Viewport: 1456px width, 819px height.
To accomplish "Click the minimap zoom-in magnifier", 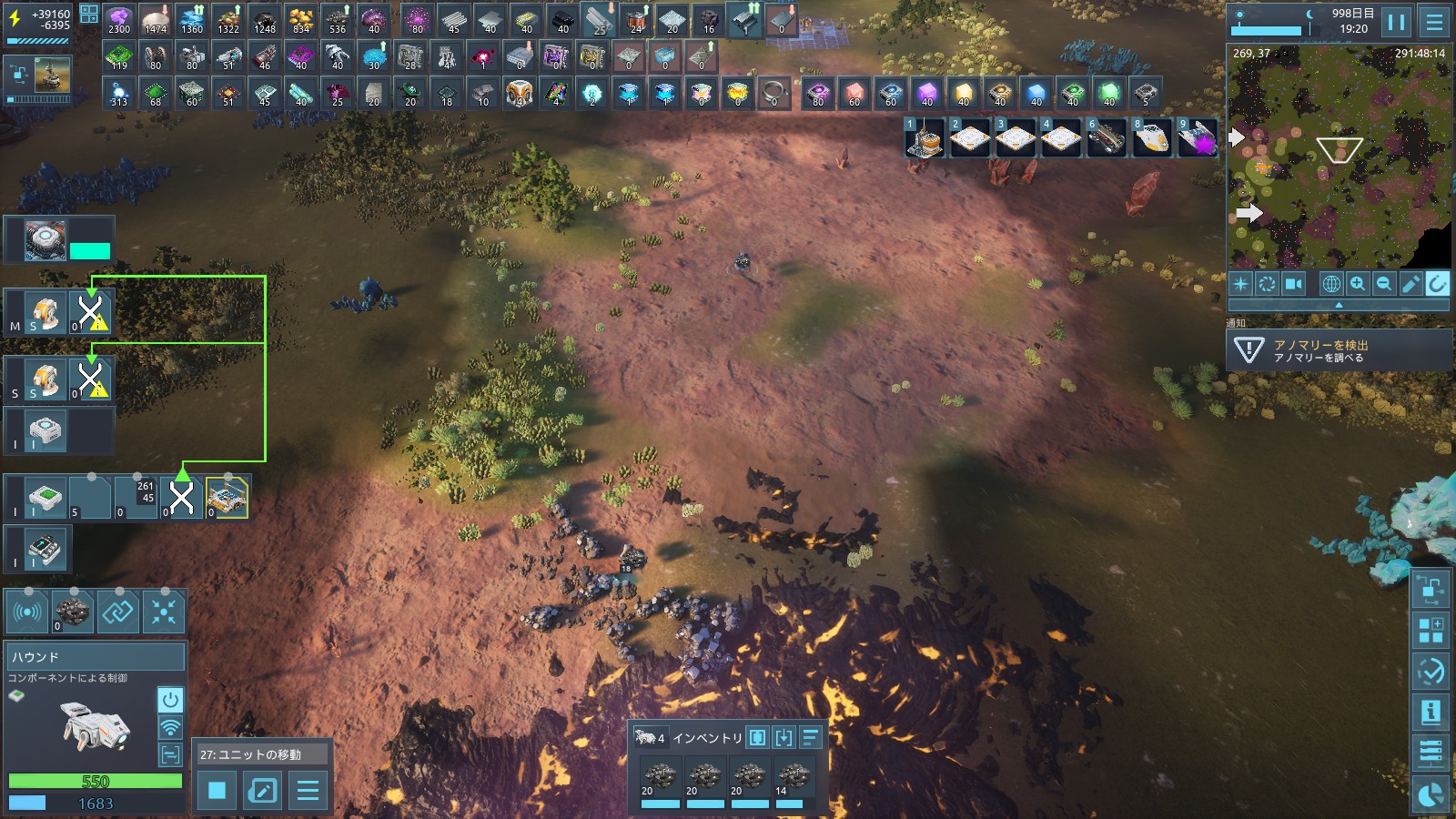I will pos(1358,284).
